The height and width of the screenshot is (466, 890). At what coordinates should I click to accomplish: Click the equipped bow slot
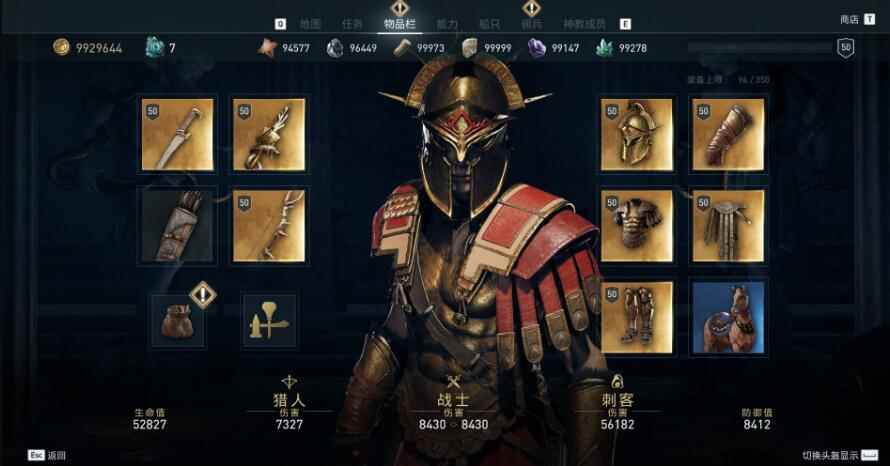[269, 225]
